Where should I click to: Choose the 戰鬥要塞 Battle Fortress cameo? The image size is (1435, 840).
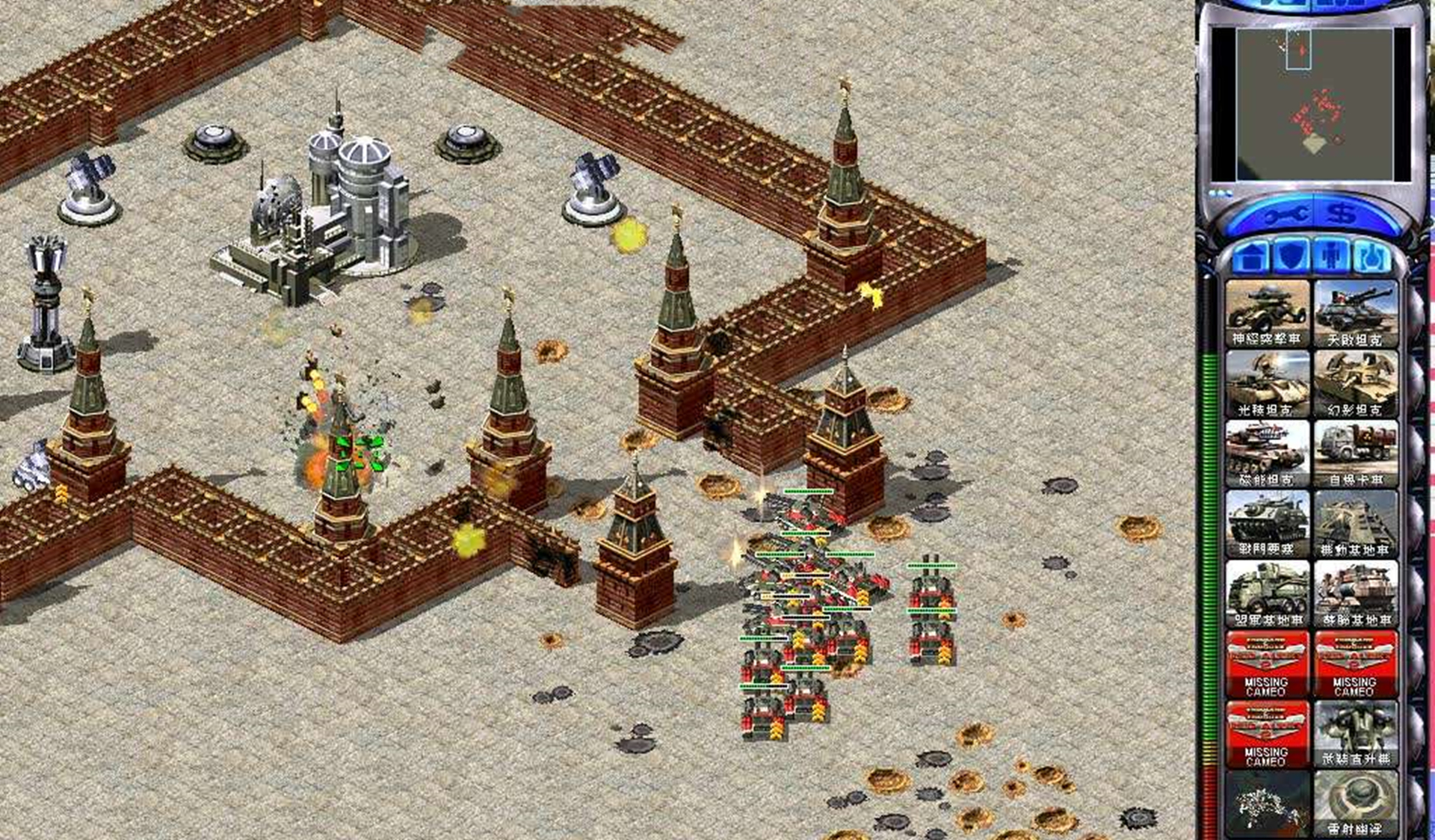[1267, 524]
